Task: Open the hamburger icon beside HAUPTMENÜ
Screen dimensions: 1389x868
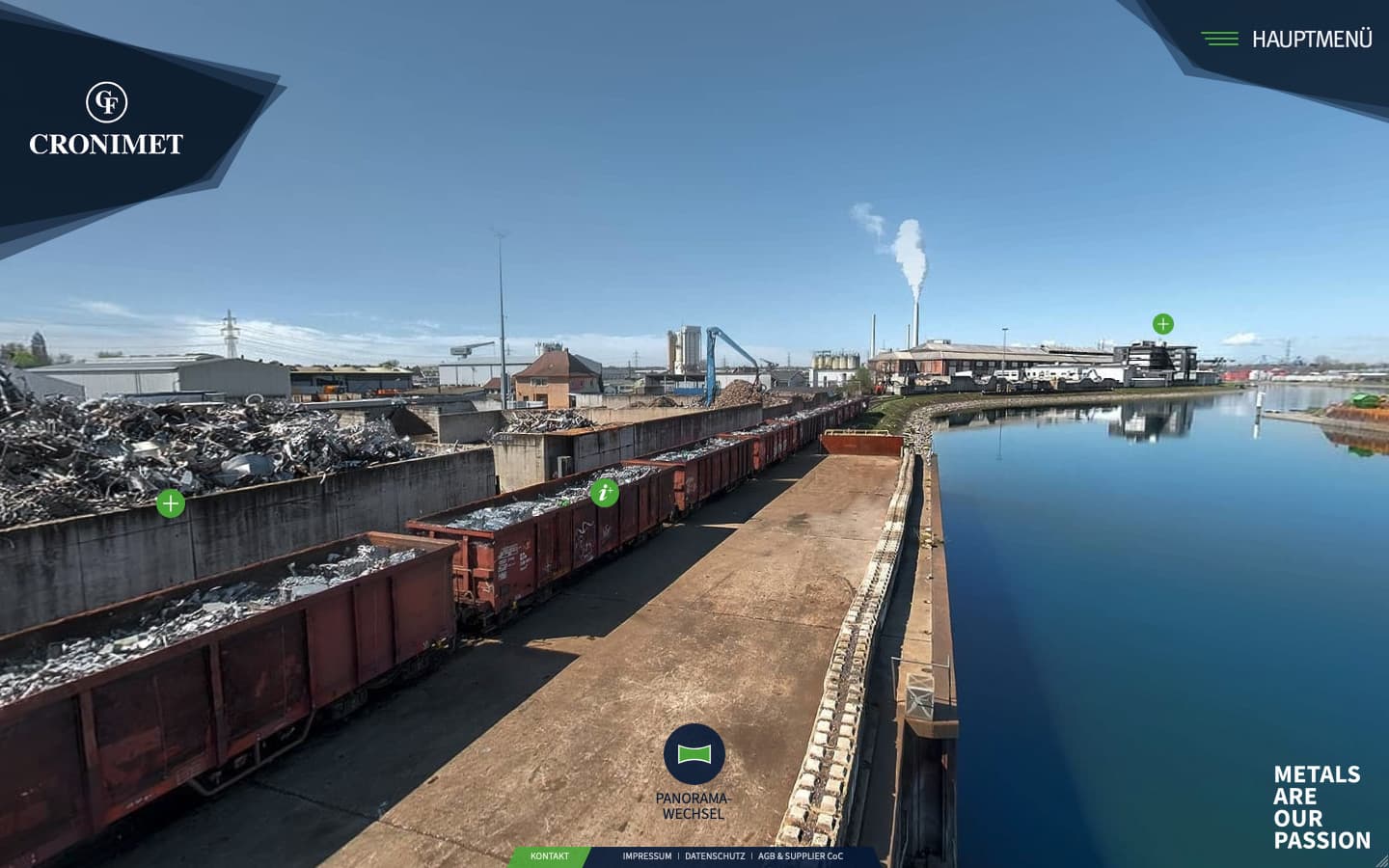Action: [1220, 39]
